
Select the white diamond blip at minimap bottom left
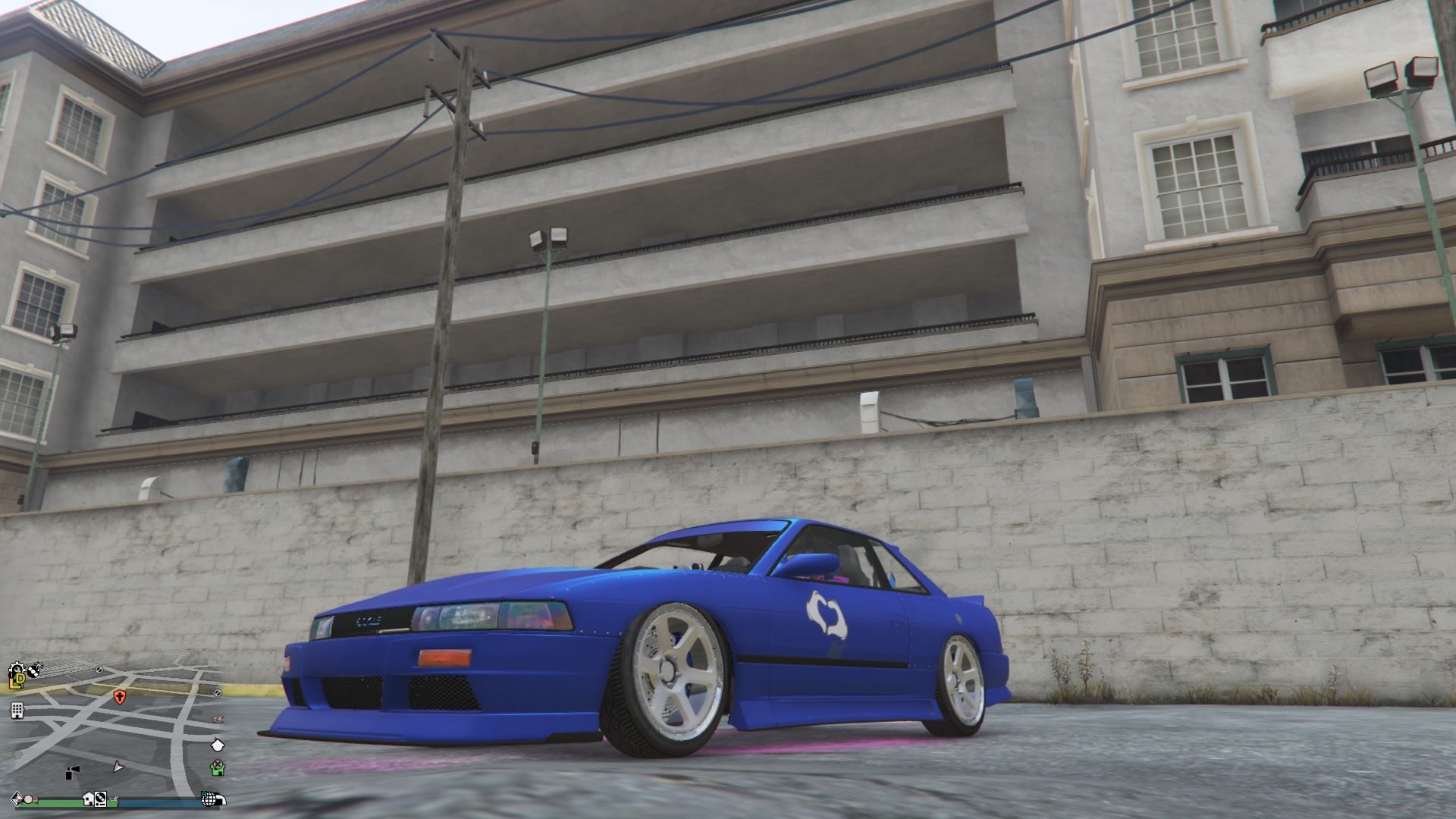coord(16,800)
